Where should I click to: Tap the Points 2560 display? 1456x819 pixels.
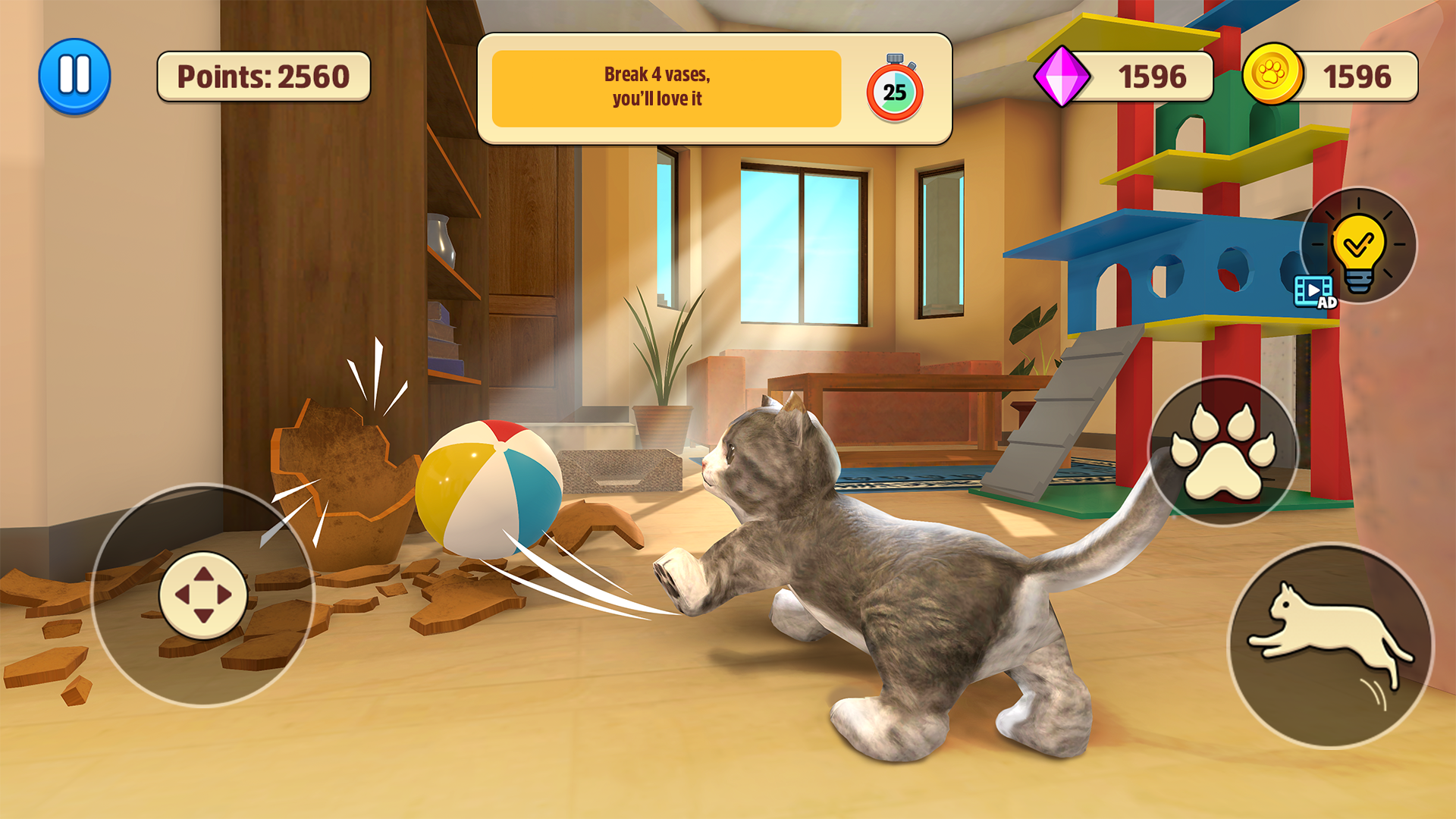click(x=262, y=76)
